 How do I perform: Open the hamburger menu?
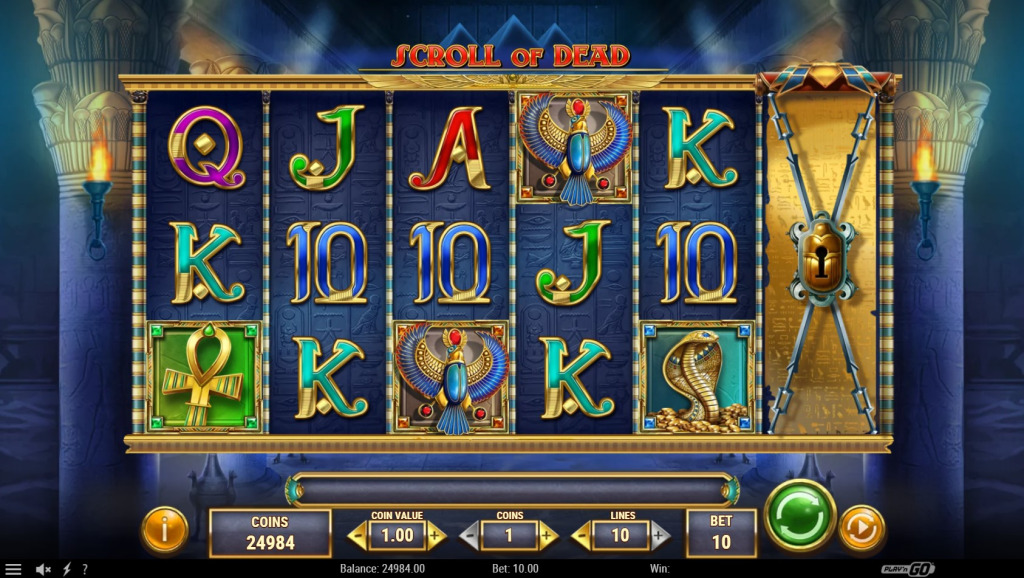(x=13, y=569)
